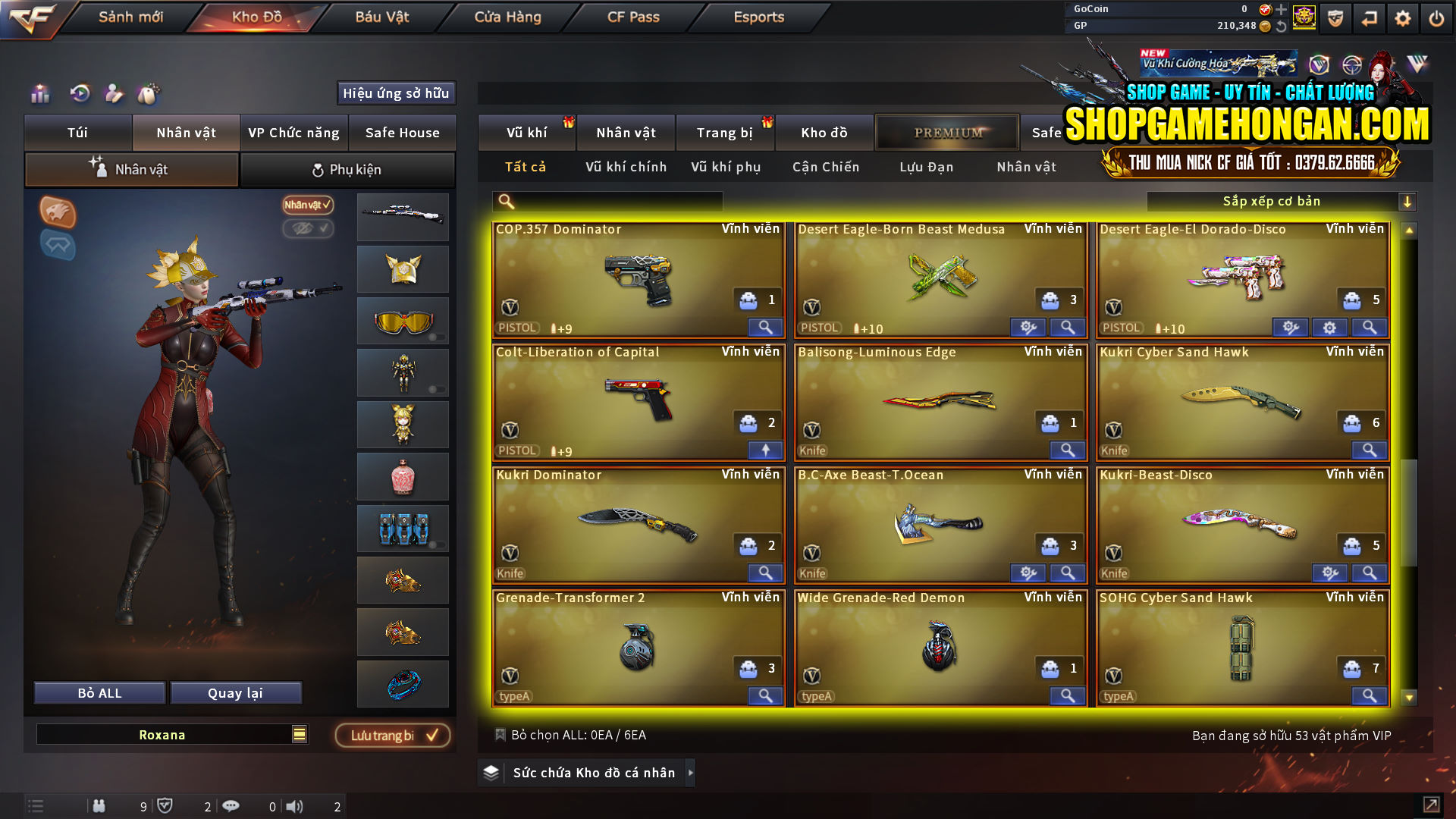Open the settings gear icon
The height and width of the screenshot is (819, 1456).
pyautogui.click(x=1402, y=17)
